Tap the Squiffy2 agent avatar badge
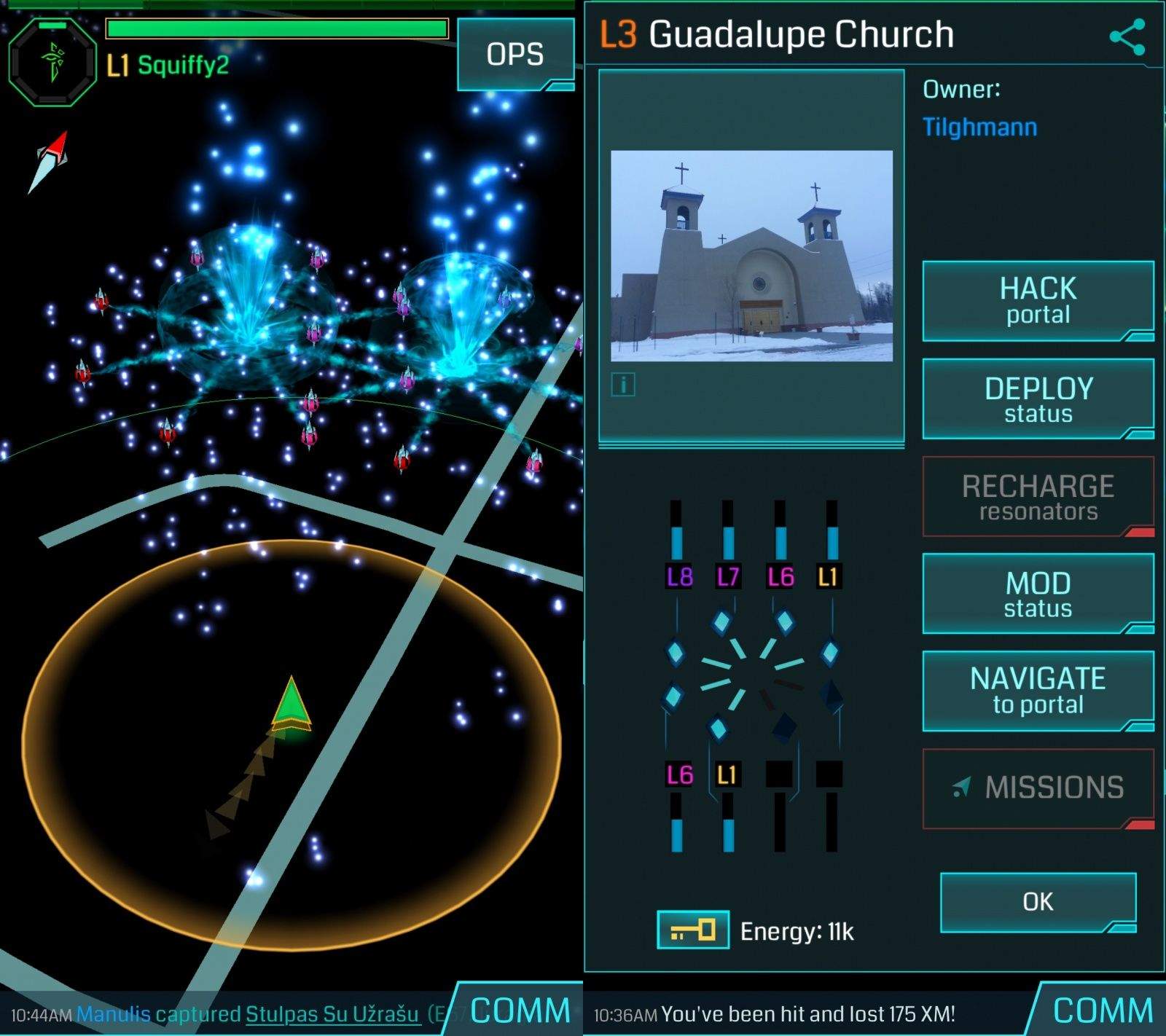The height and width of the screenshot is (1036, 1166). (52, 63)
